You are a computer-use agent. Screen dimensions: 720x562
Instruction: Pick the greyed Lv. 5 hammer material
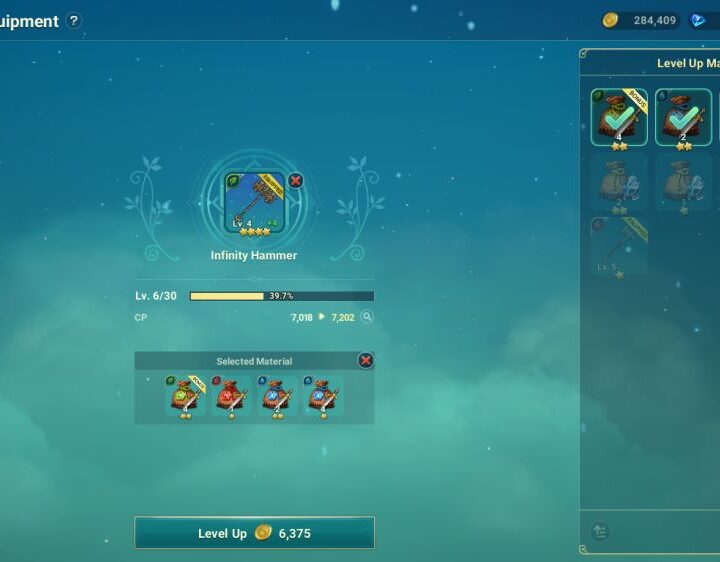click(619, 246)
